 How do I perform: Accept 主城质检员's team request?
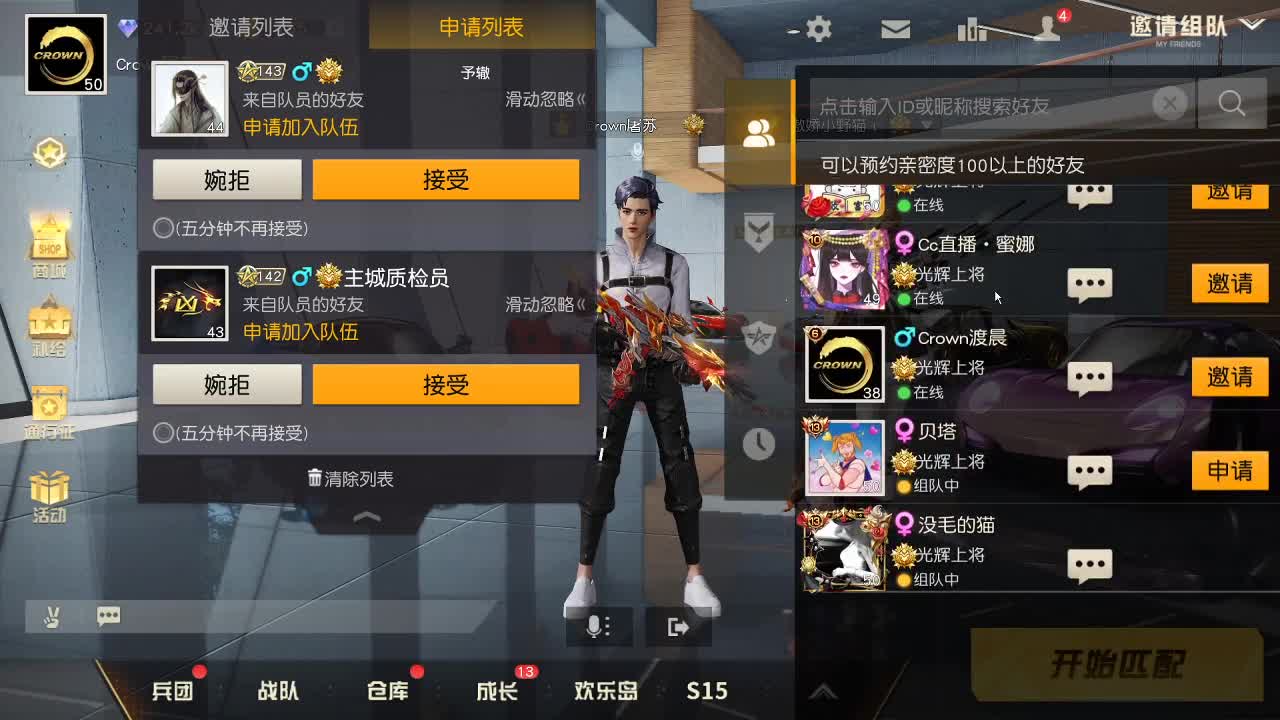tap(446, 384)
